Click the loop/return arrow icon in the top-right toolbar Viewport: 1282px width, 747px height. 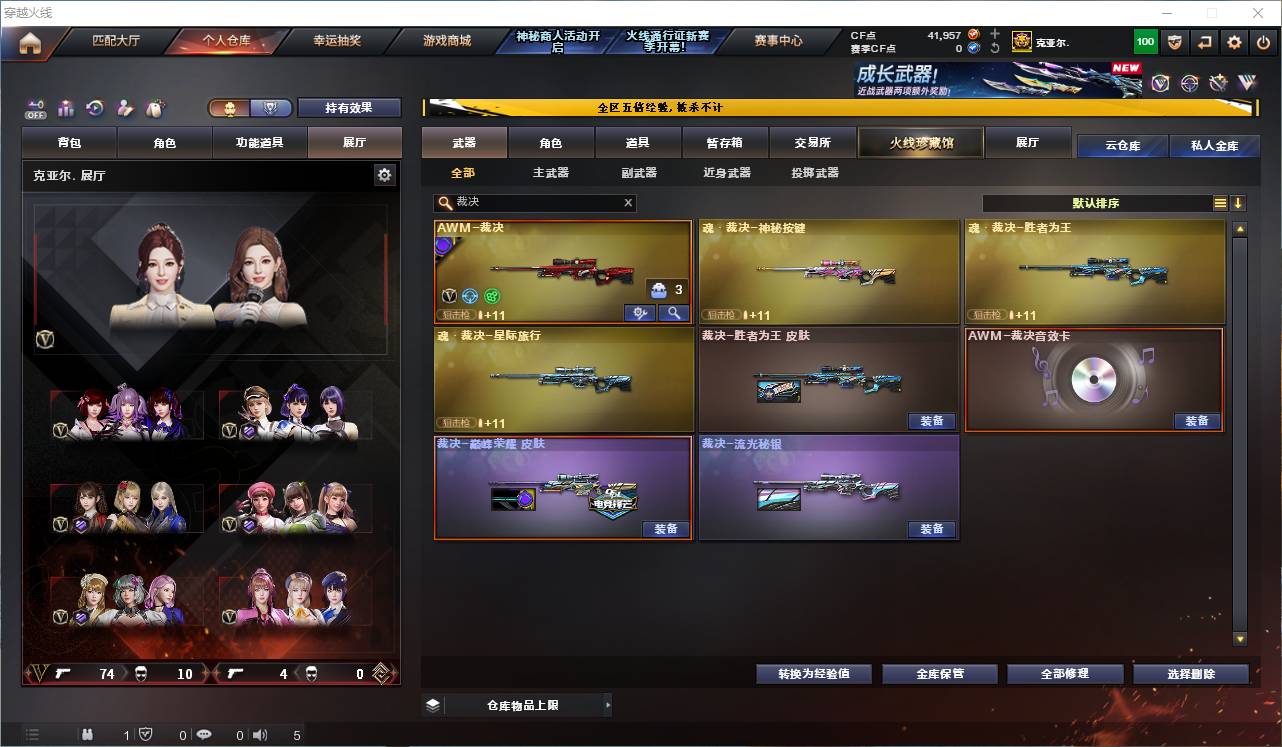pyautogui.click(x=1203, y=42)
